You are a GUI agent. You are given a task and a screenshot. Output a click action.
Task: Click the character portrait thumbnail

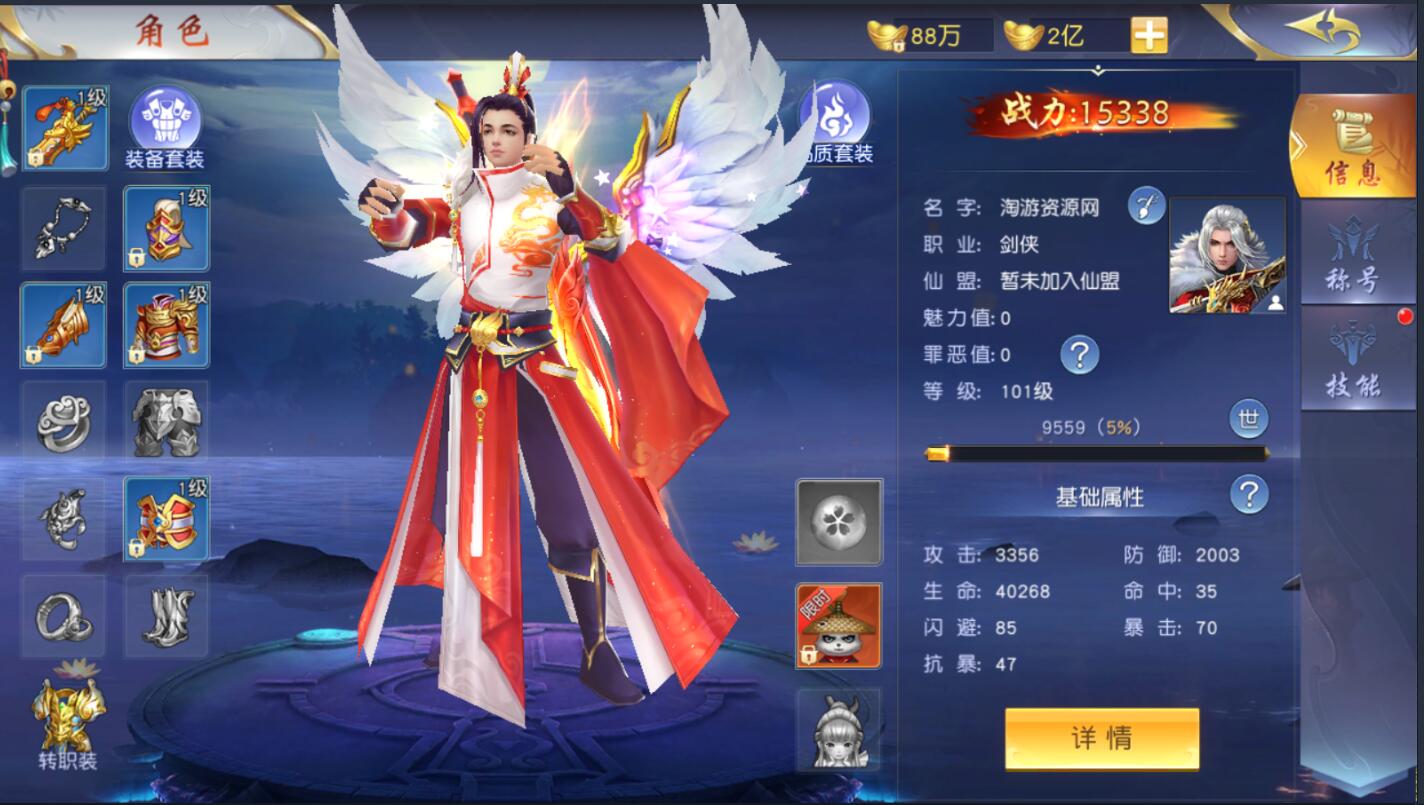click(1227, 255)
